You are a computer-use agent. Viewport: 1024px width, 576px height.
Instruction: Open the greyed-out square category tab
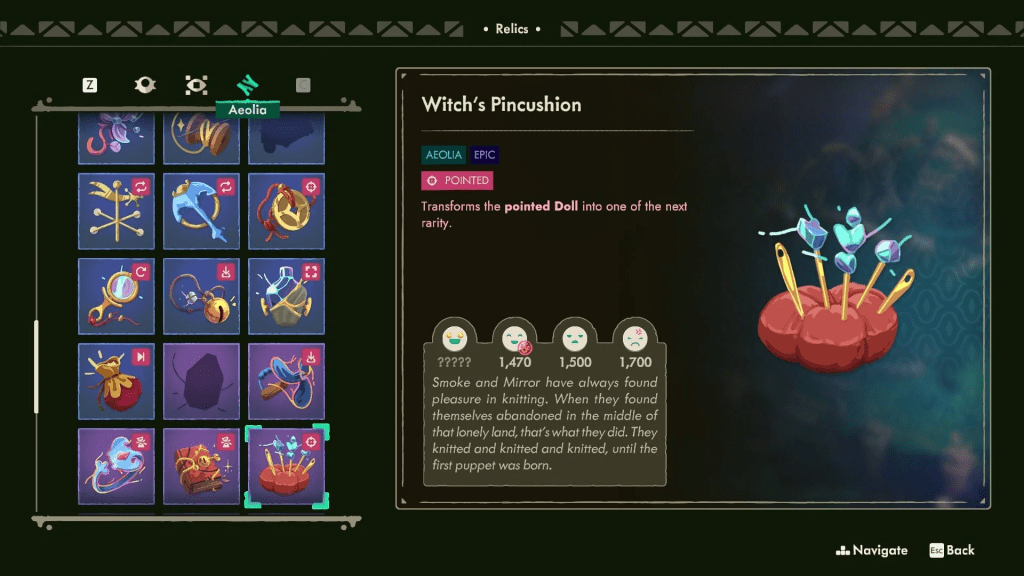coord(303,85)
